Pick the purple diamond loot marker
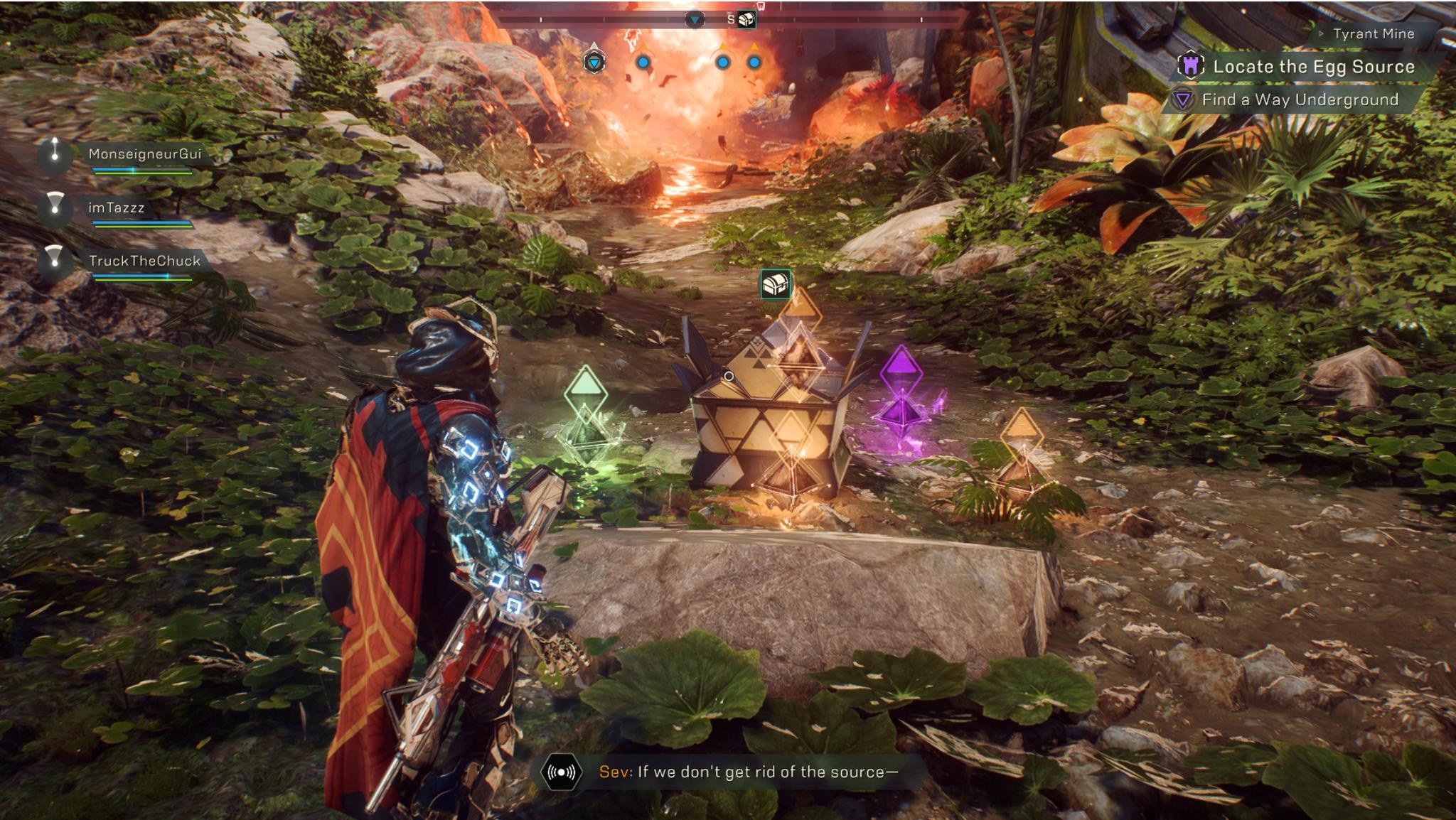This screenshot has height=820, width=1456. (x=901, y=369)
